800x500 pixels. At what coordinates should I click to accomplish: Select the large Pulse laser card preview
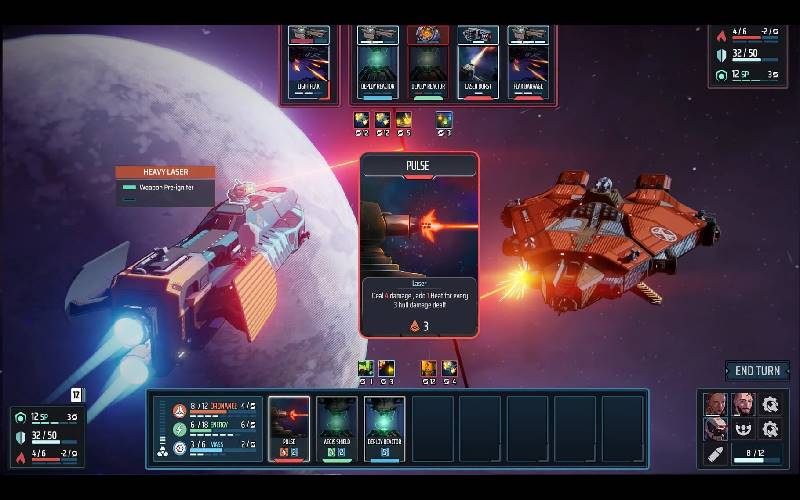coord(419,244)
